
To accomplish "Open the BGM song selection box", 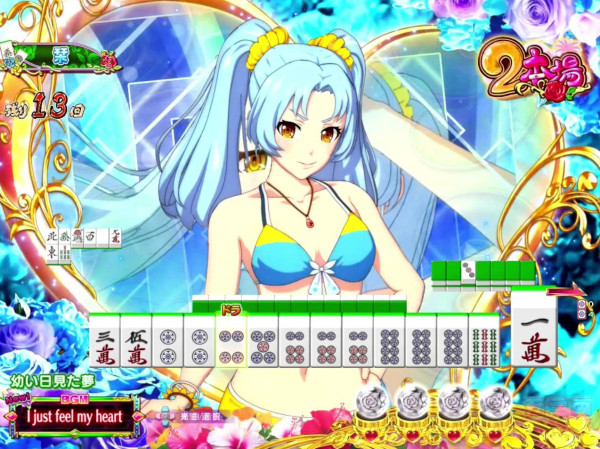I will (67, 414).
